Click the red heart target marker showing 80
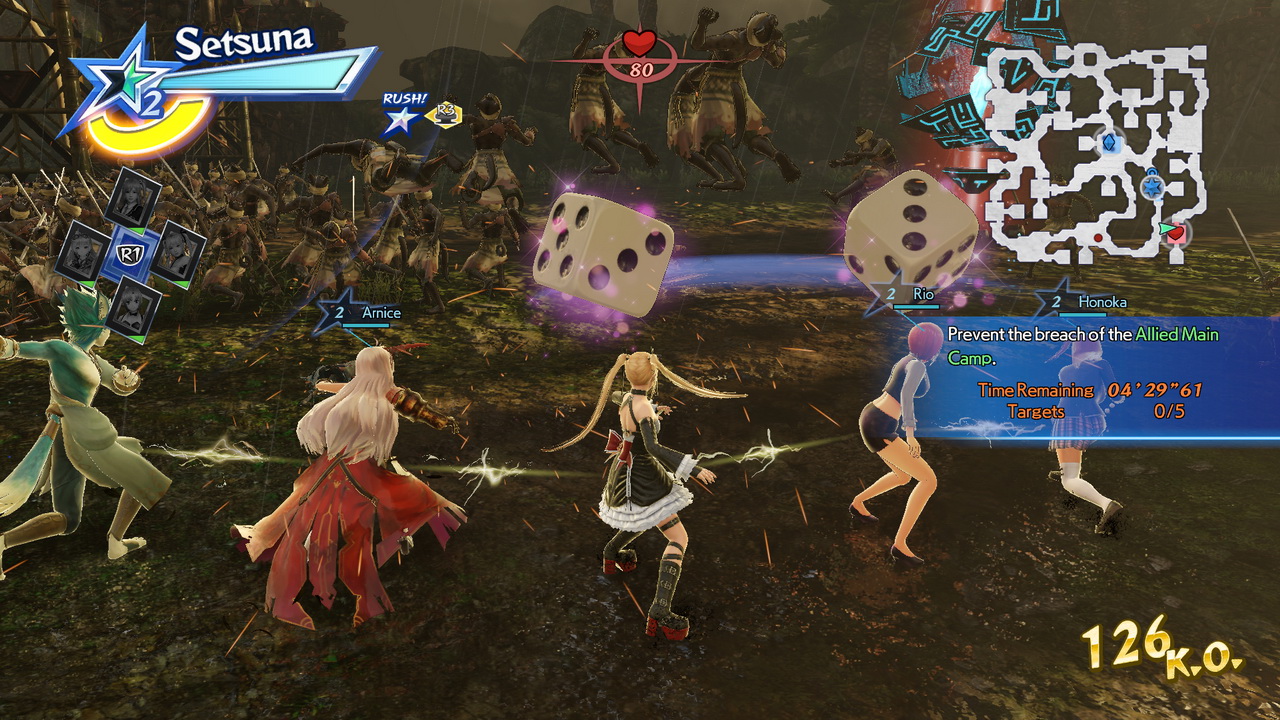Viewport: 1280px width, 720px height. point(639,54)
